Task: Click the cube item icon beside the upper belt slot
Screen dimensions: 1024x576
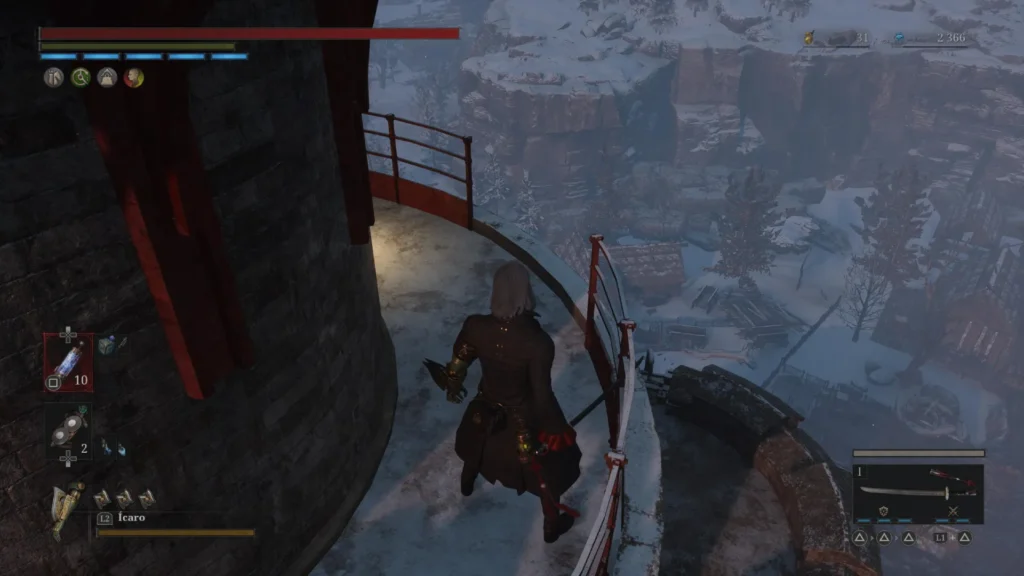Action: 110,345
